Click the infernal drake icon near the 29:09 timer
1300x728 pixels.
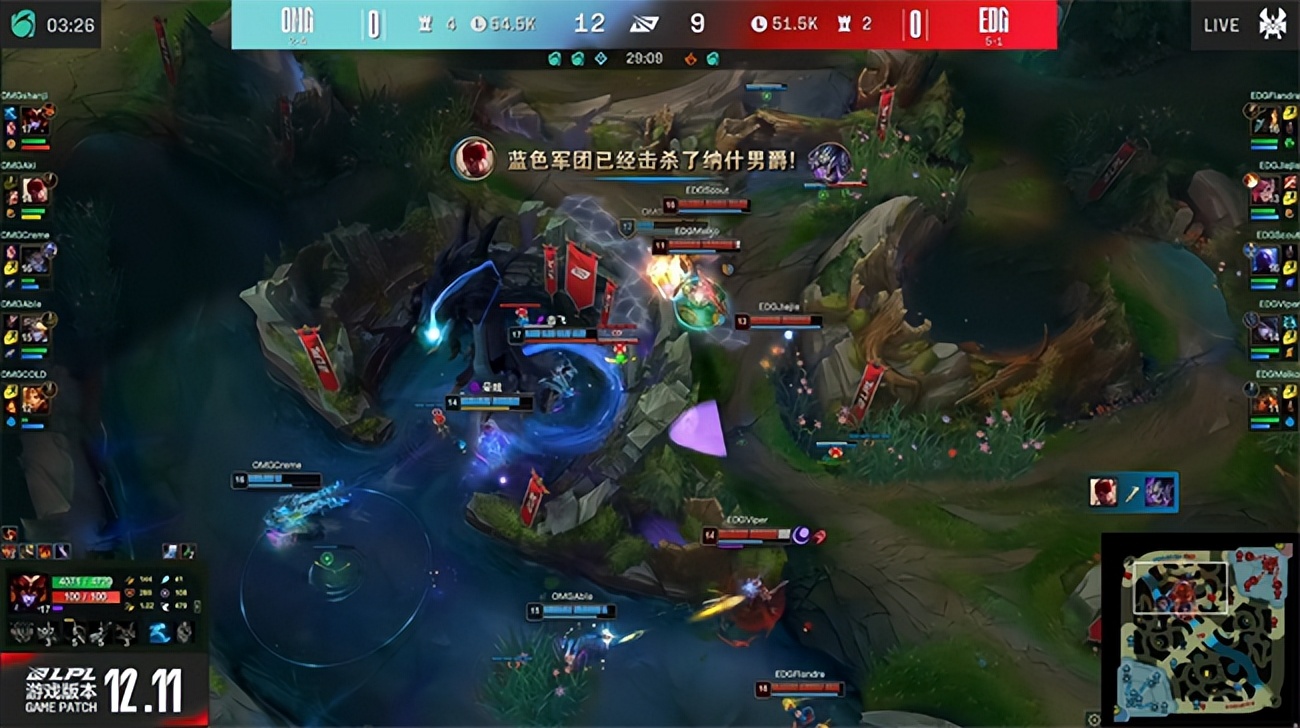click(x=688, y=61)
